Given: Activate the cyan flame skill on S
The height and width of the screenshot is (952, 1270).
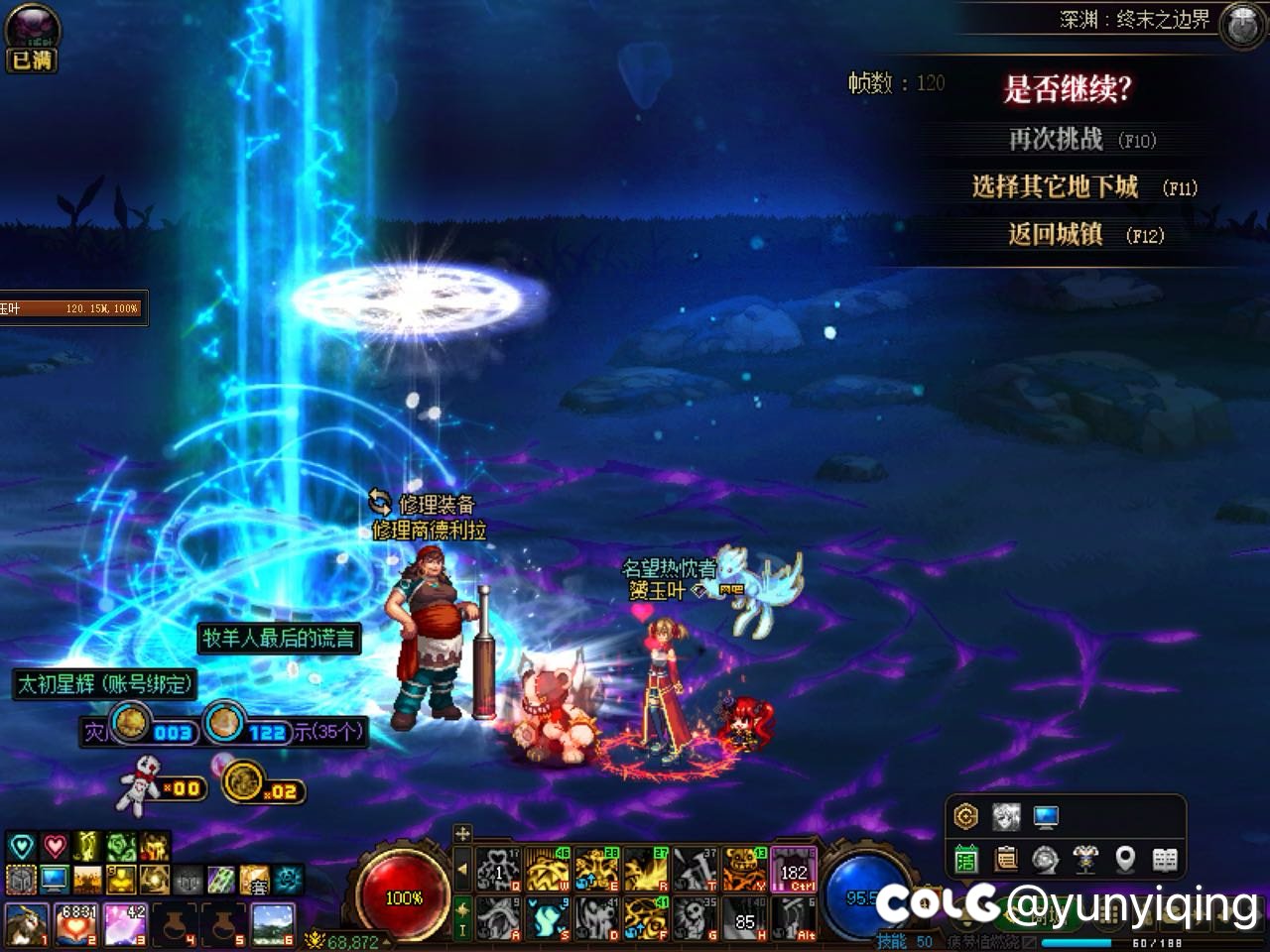Looking at the screenshot, I should (x=548, y=919).
